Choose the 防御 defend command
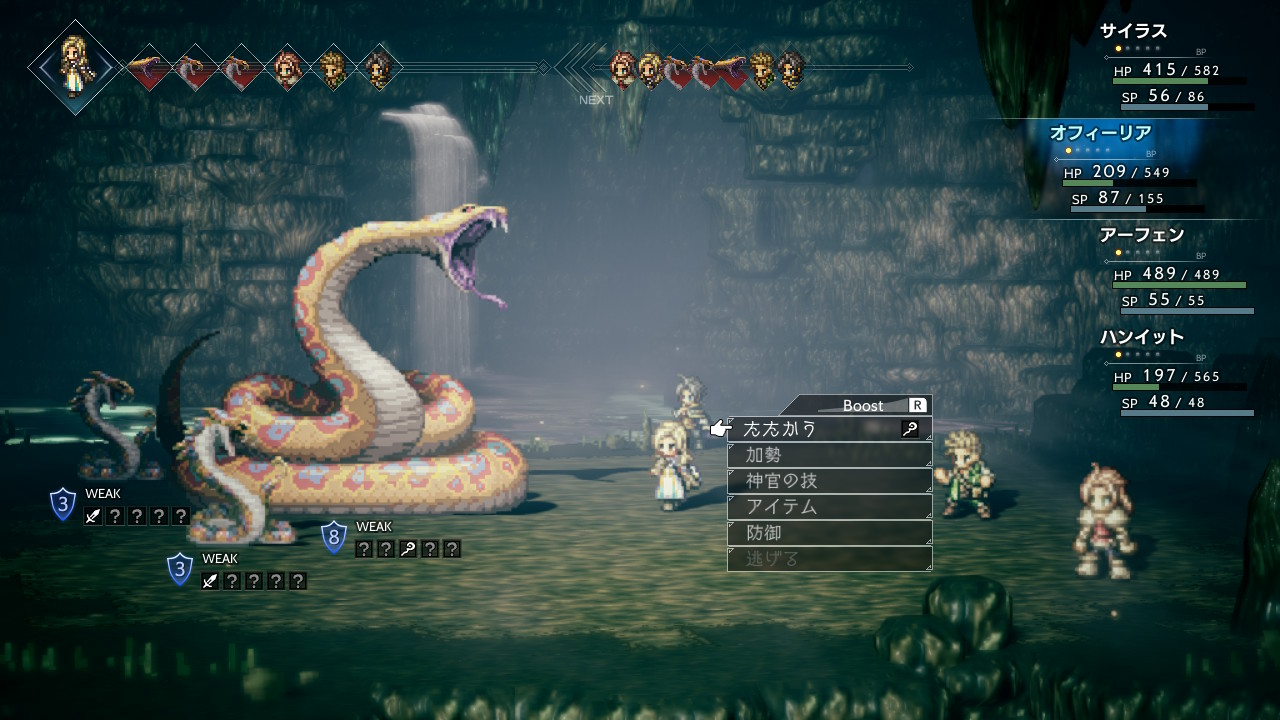Image resolution: width=1280 pixels, height=720 pixels. (829, 533)
